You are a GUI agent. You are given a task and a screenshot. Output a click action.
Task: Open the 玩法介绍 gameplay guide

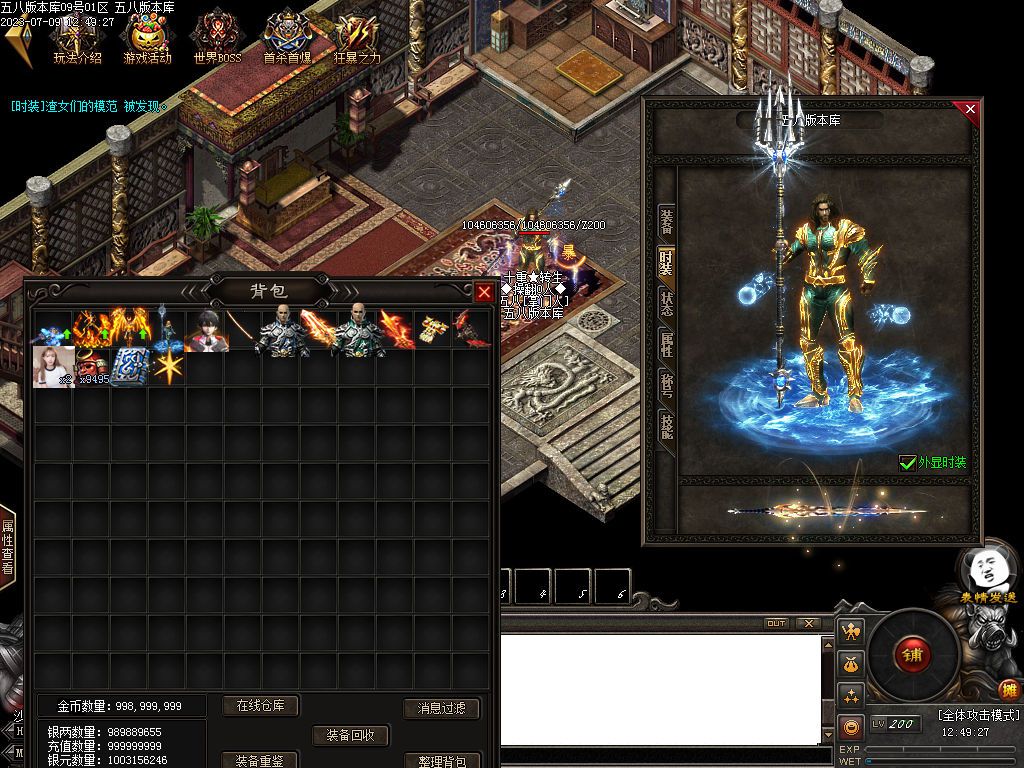point(77,40)
